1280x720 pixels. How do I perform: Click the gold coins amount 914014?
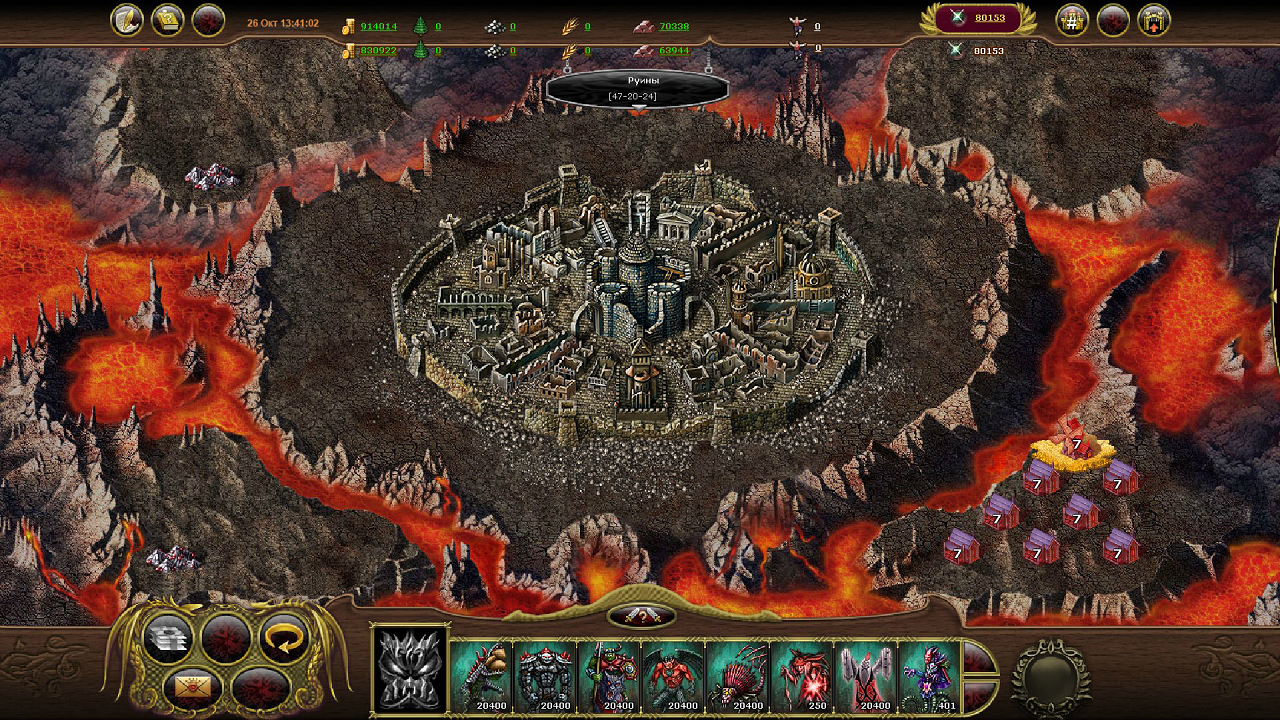click(x=378, y=27)
